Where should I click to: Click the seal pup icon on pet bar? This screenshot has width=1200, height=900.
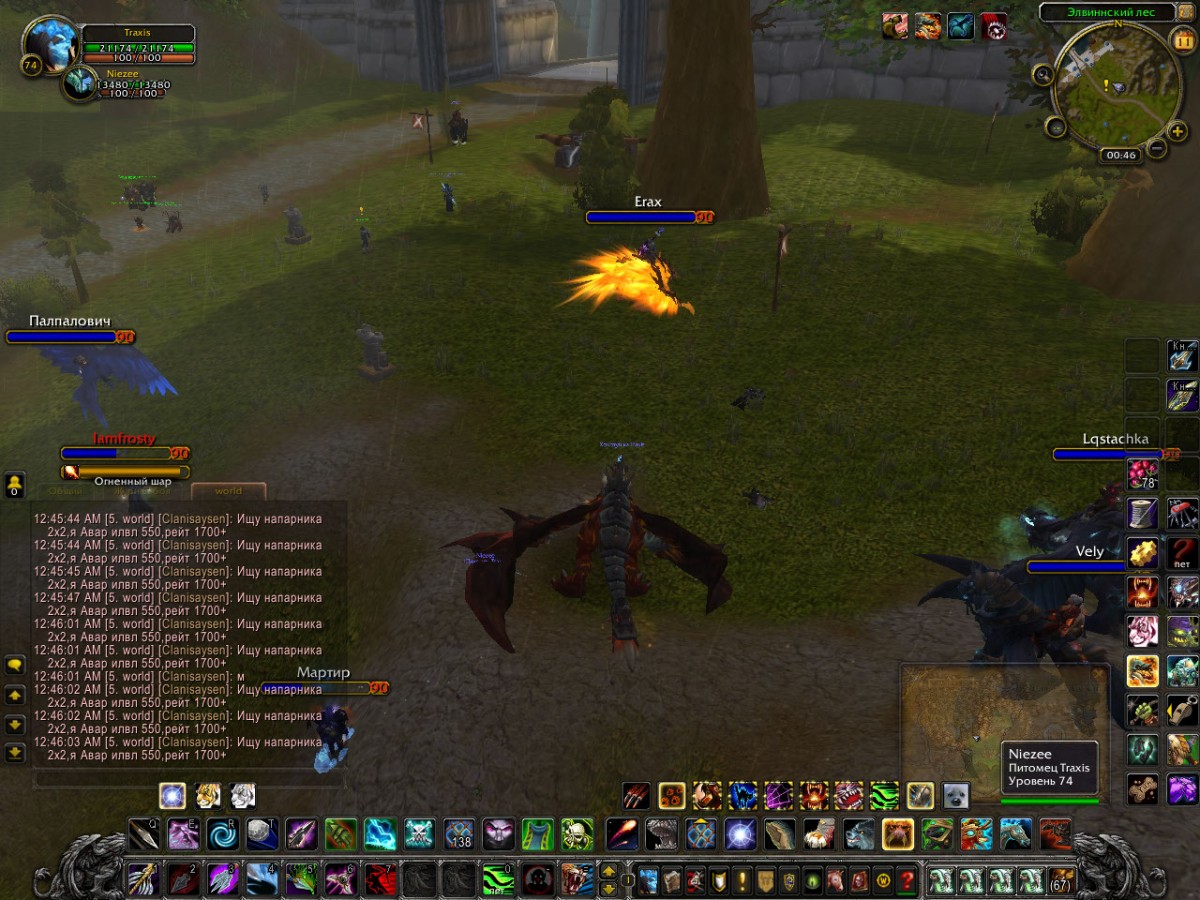click(956, 796)
